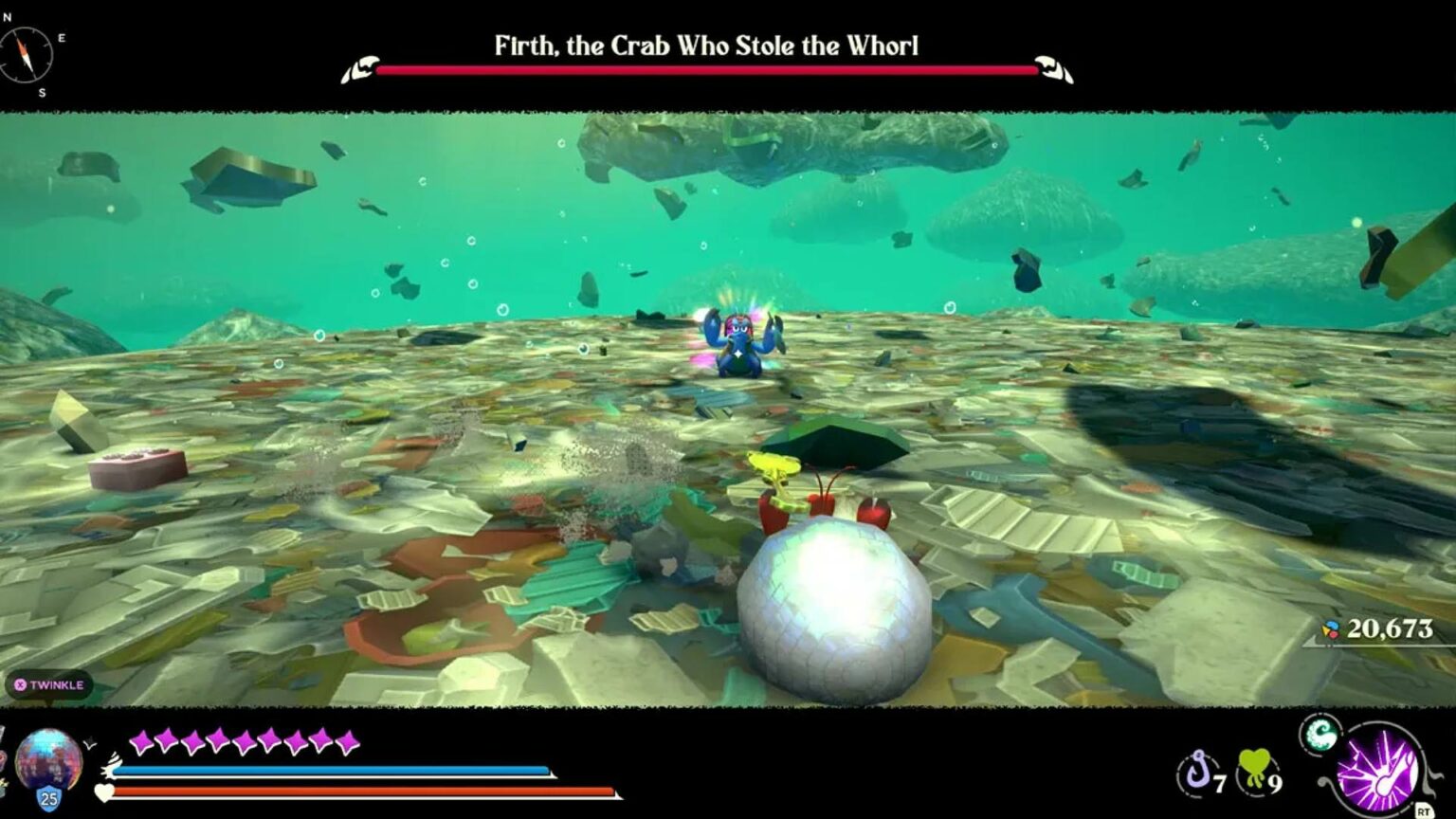Click the white heart icon beside the health bar
The width and height of the screenshot is (1456, 819).
click(104, 791)
